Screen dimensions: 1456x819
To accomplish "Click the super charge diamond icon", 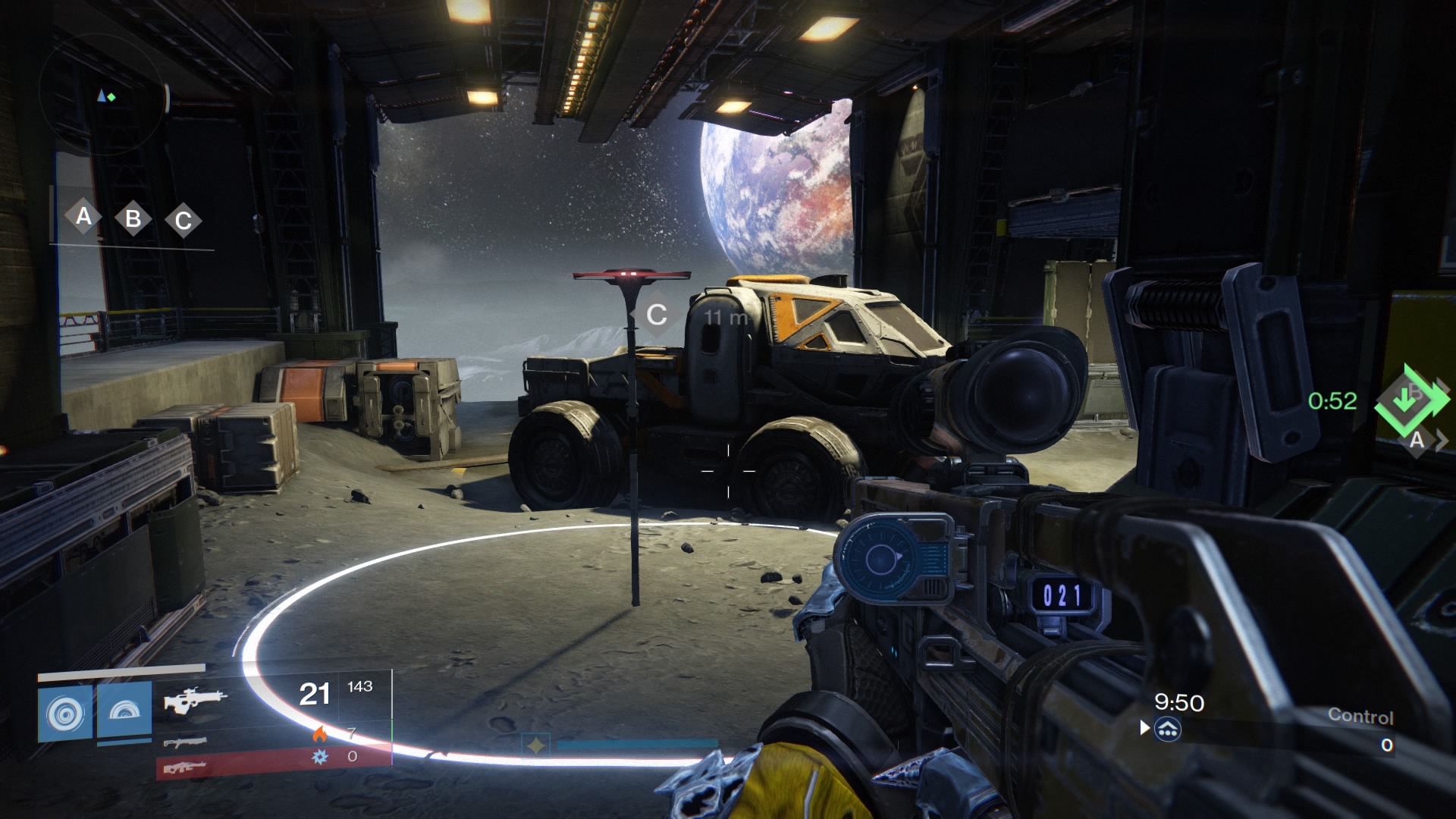I will [536, 746].
